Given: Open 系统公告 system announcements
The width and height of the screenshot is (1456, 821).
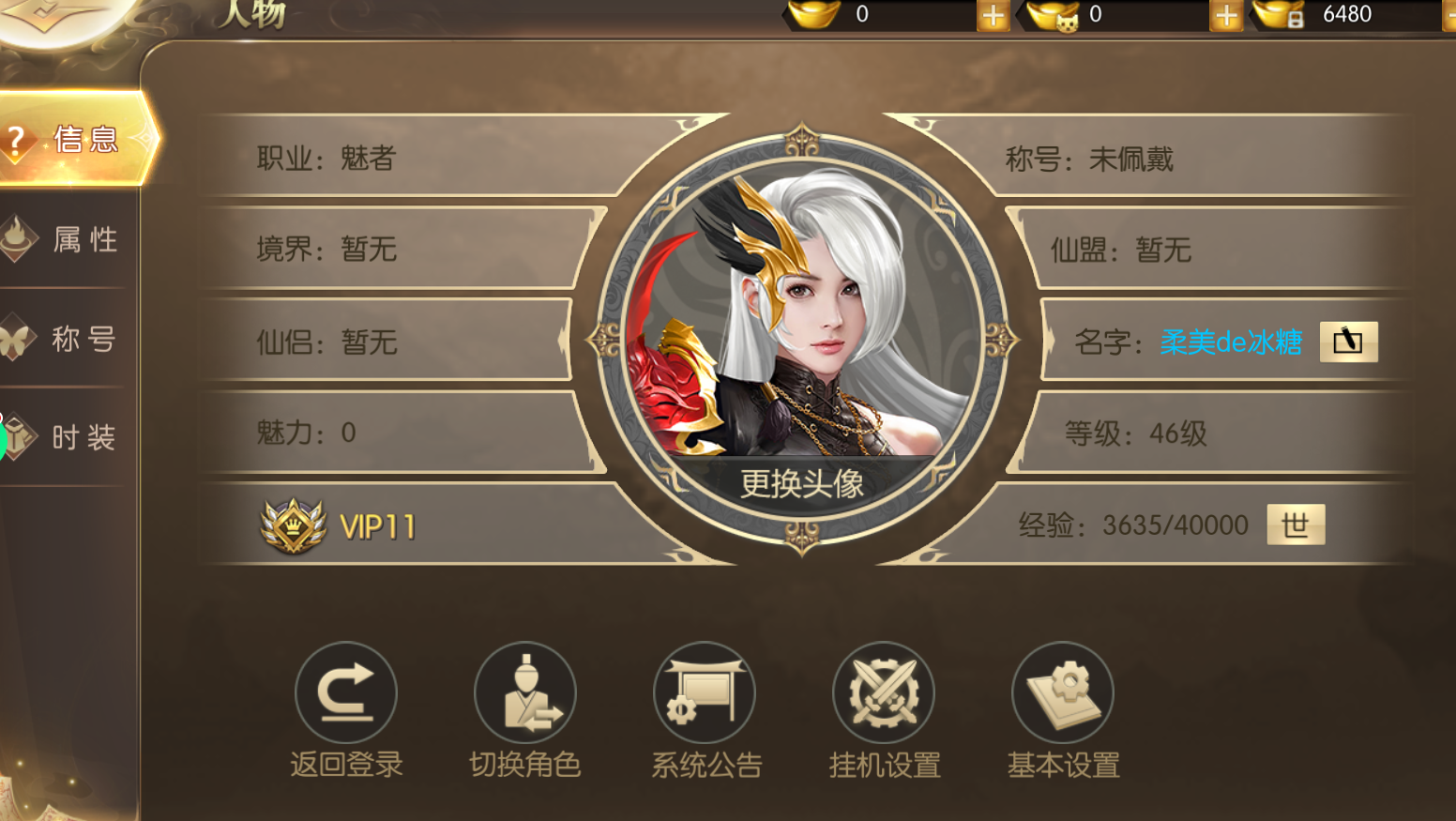Looking at the screenshot, I should (705, 694).
